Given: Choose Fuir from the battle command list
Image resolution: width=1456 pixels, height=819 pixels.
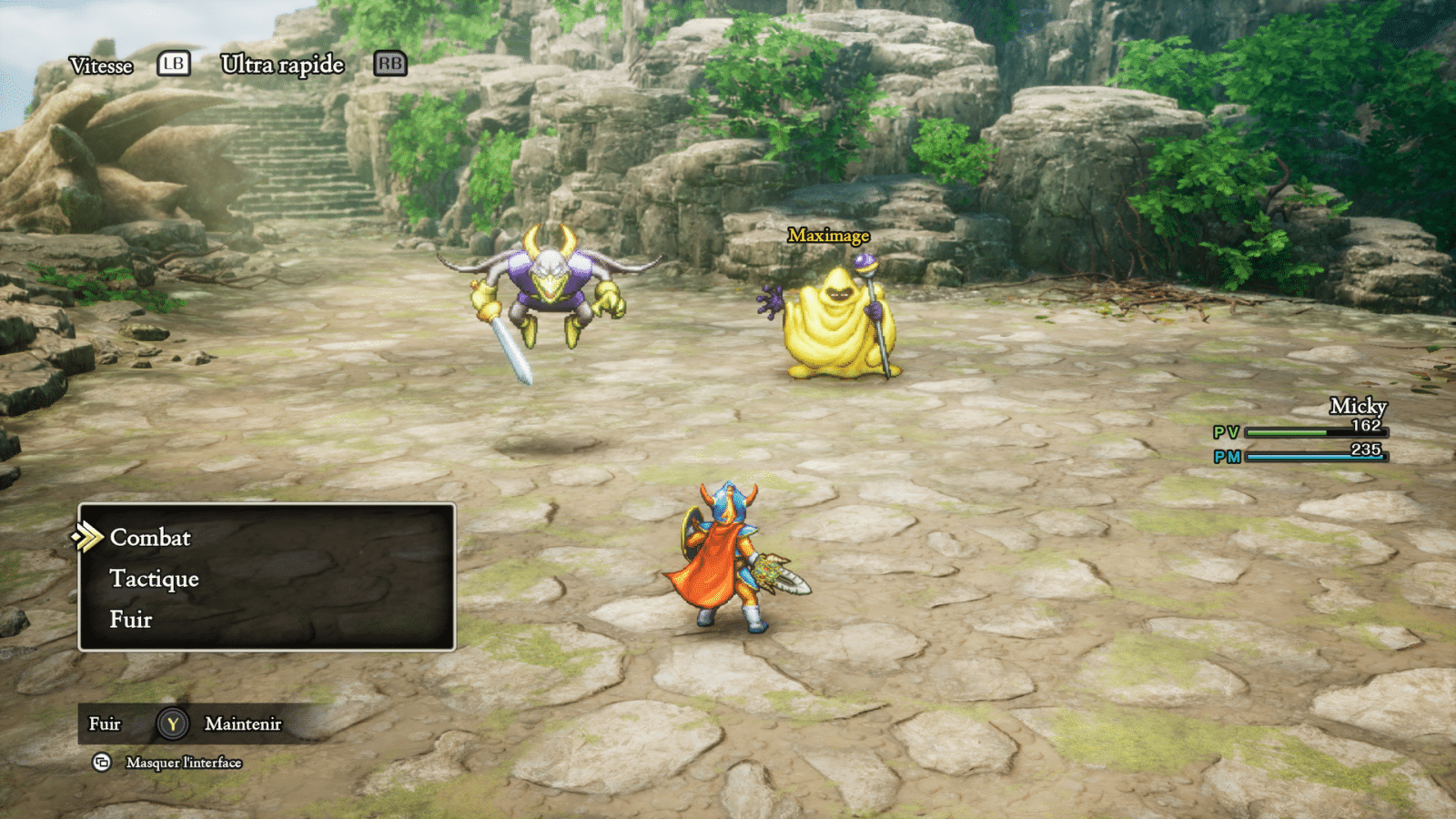Looking at the screenshot, I should coord(131,620).
